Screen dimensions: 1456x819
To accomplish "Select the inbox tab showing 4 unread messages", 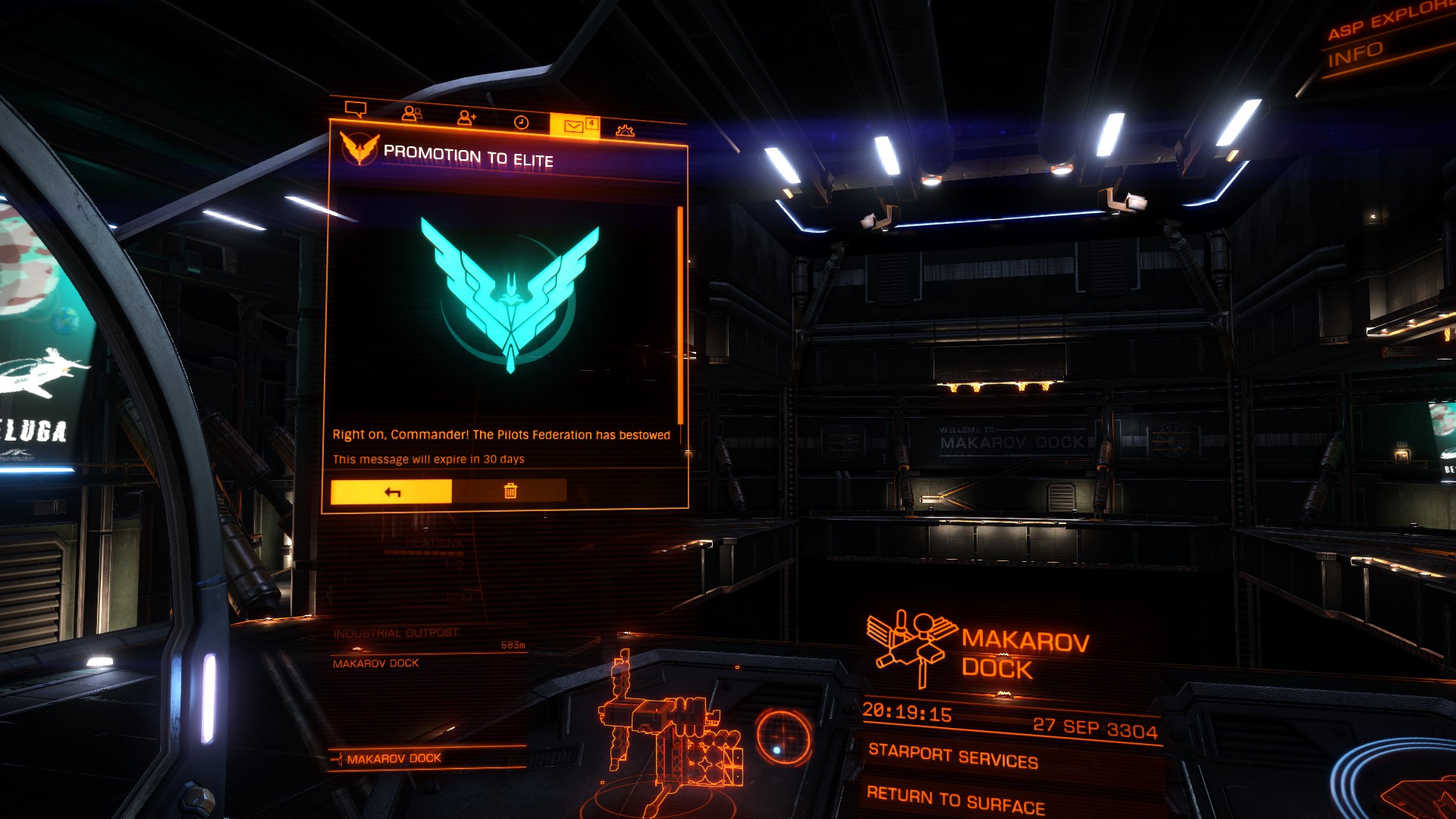I will [x=573, y=125].
